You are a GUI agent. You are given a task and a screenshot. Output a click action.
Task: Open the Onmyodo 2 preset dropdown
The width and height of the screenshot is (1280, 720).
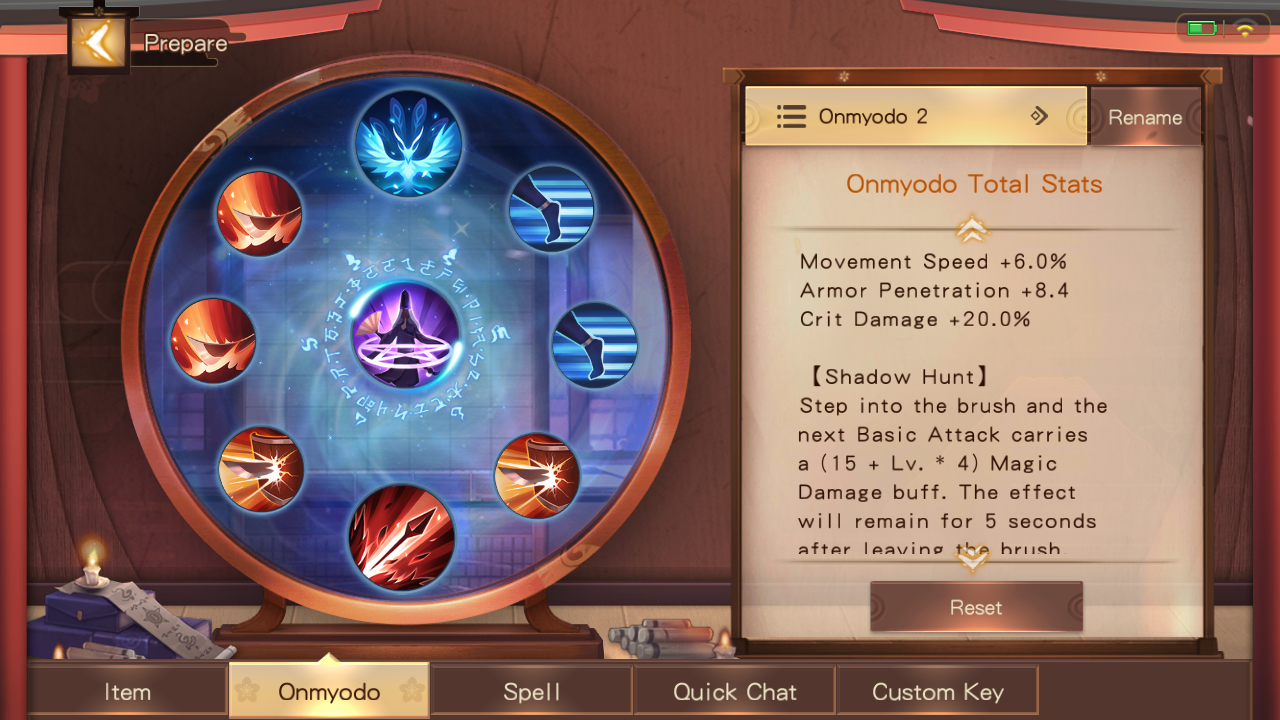pos(915,117)
